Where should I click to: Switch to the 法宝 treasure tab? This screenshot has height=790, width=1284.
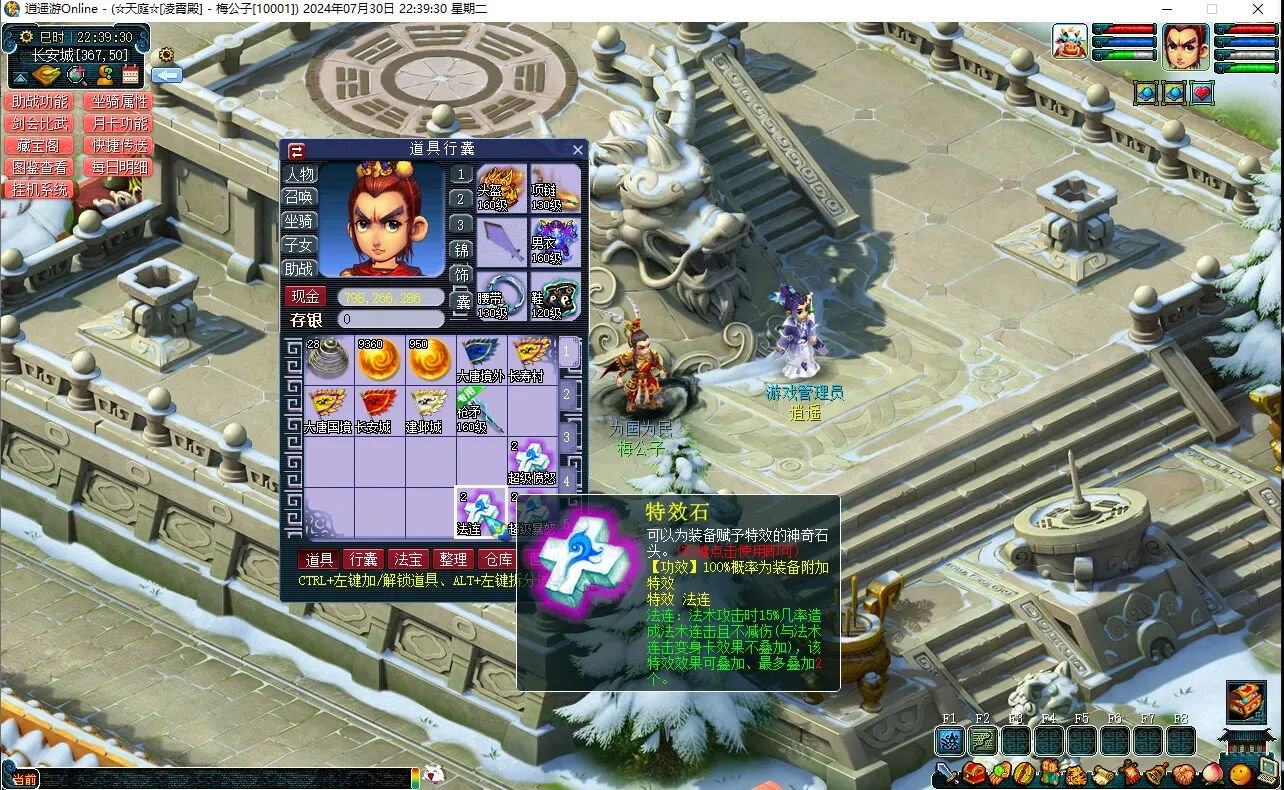coord(408,559)
